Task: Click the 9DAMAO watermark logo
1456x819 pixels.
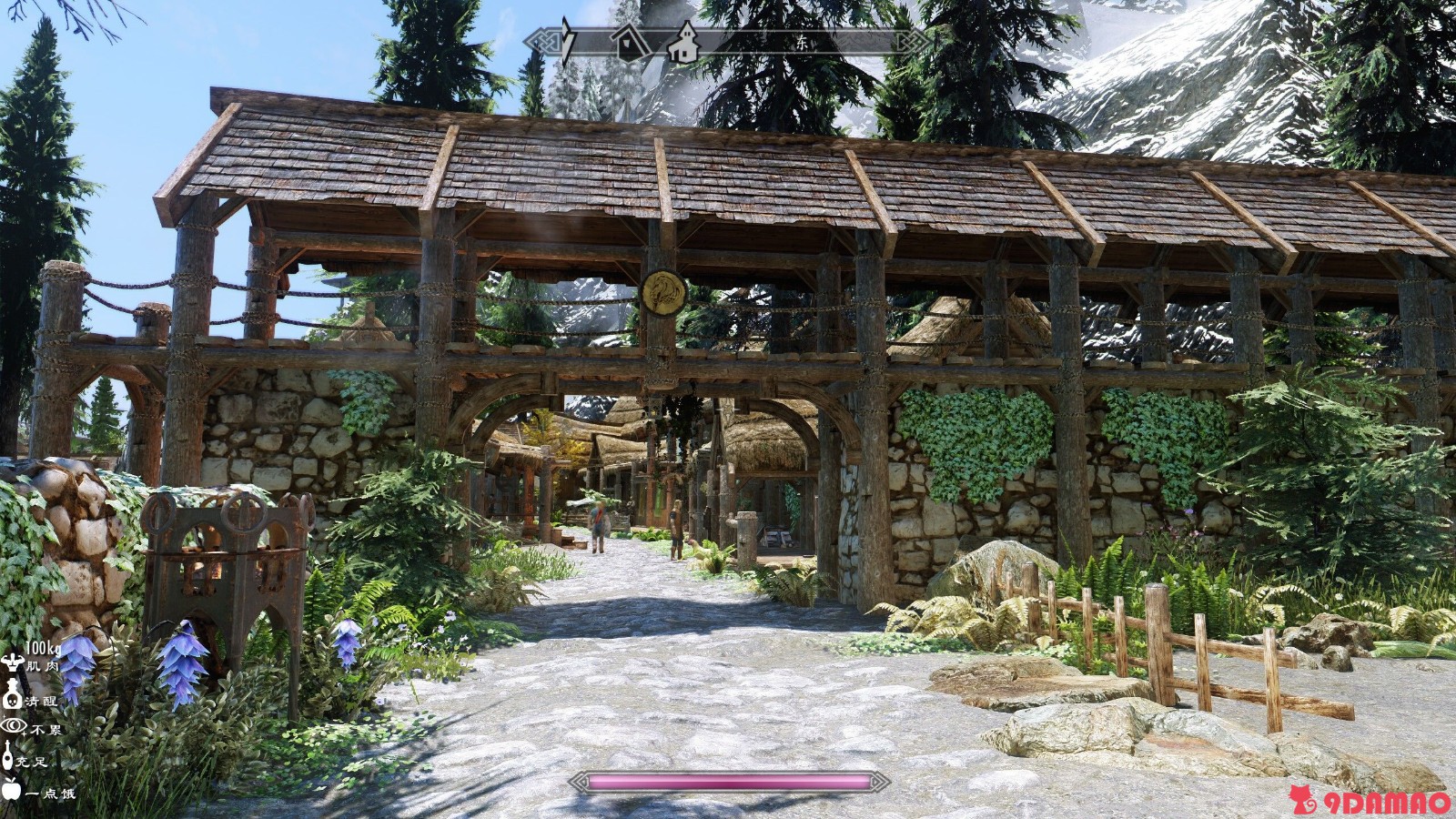Action: pos(1370,801)
